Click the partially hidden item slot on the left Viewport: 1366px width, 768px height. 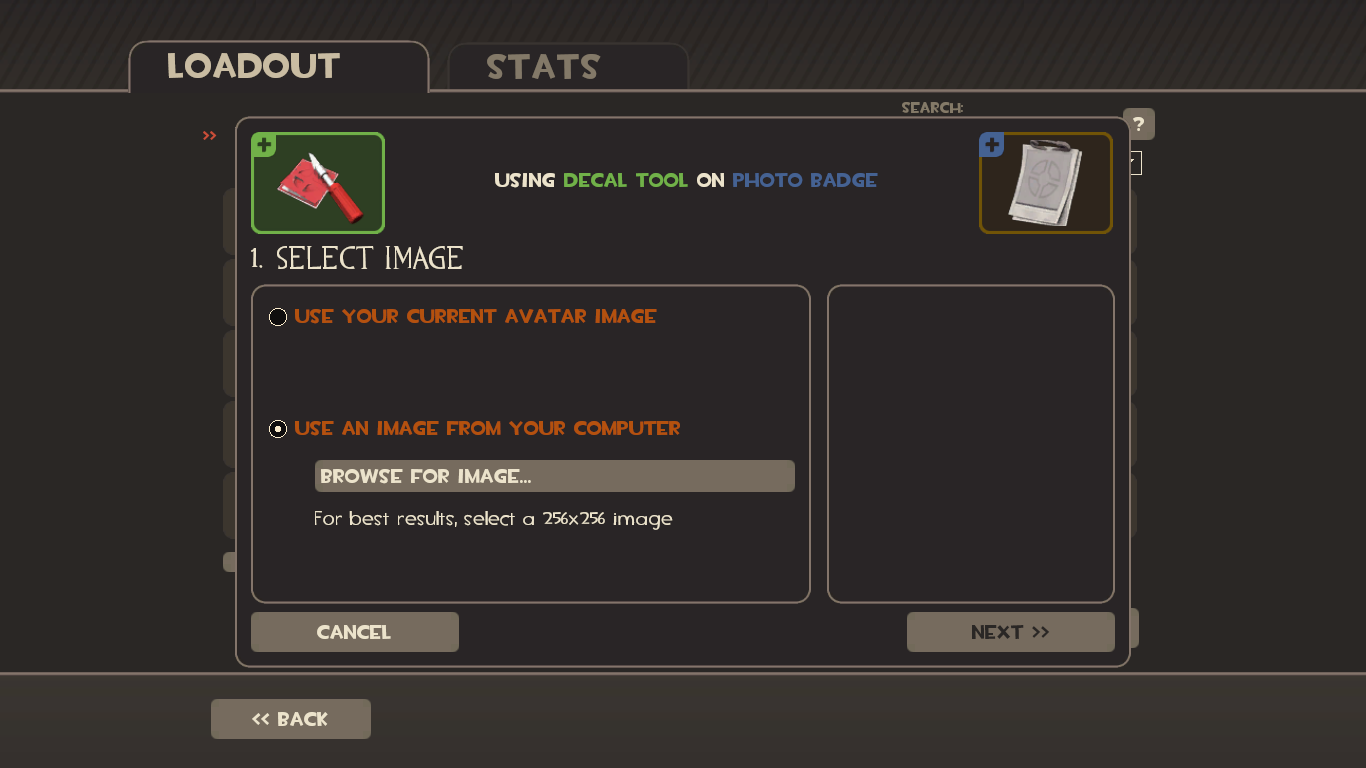point(228,561)
